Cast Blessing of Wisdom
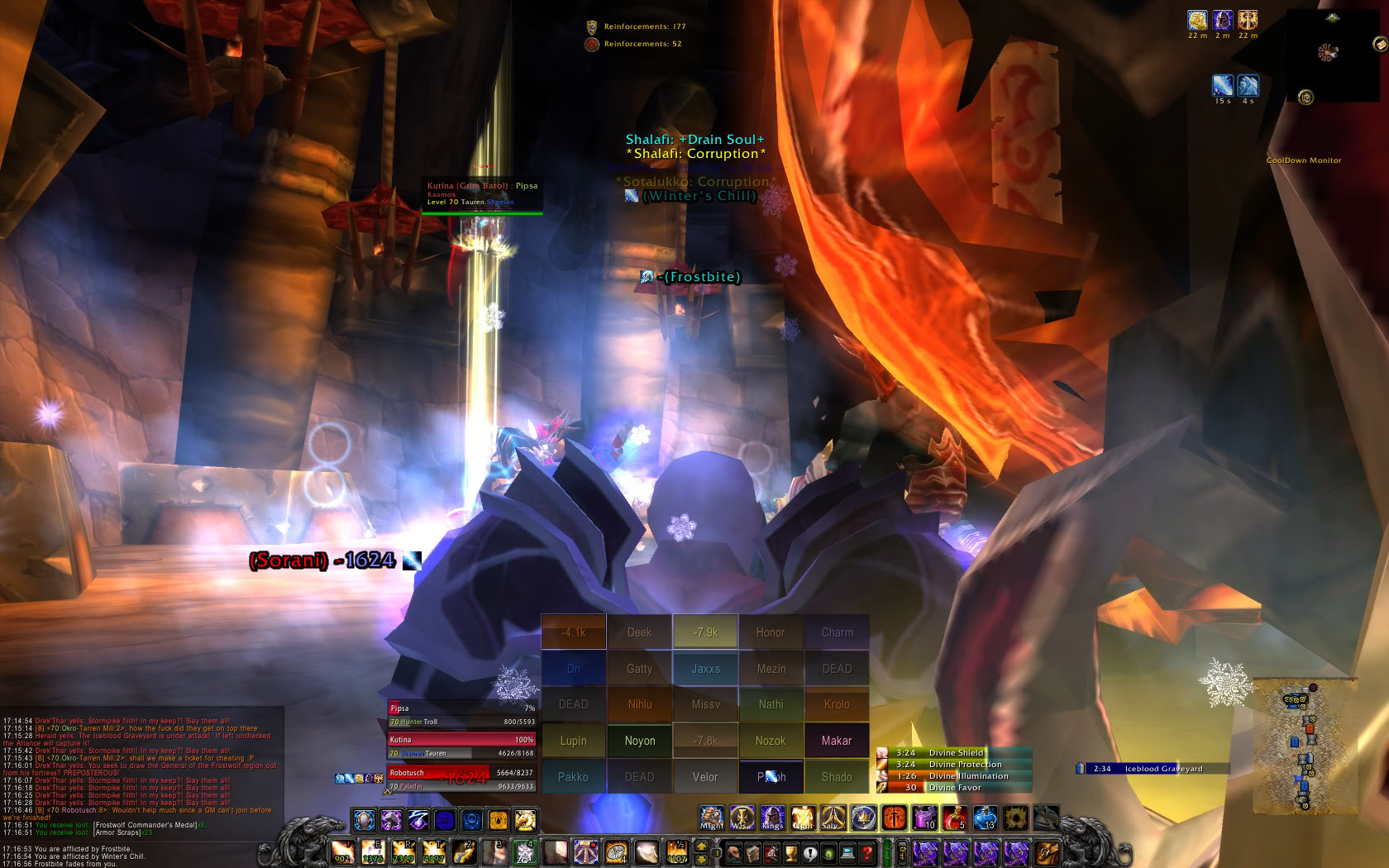1389x868 pixels. pyautogui.click(x=742, y=818)
